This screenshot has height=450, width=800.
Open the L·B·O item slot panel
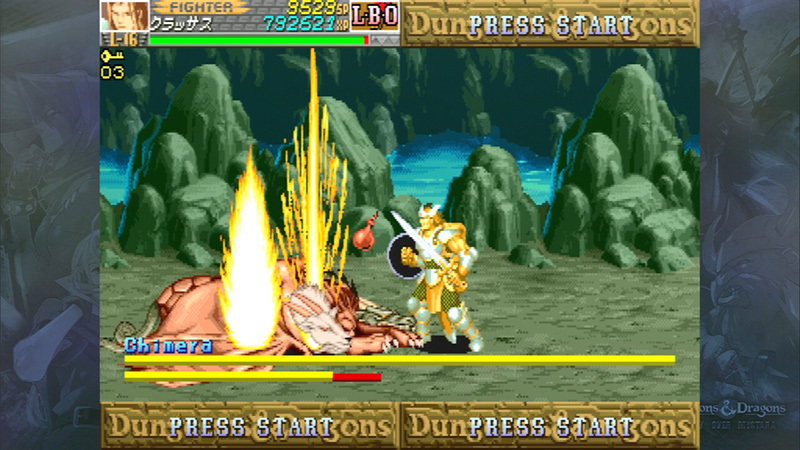[376, 15]
